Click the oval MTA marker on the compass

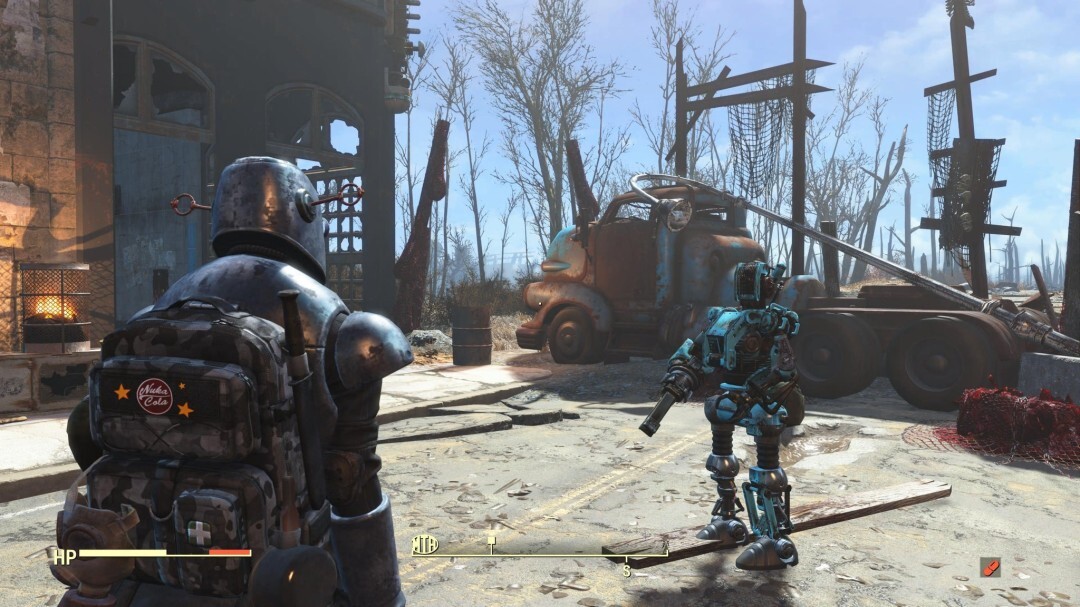pos(425,545)
